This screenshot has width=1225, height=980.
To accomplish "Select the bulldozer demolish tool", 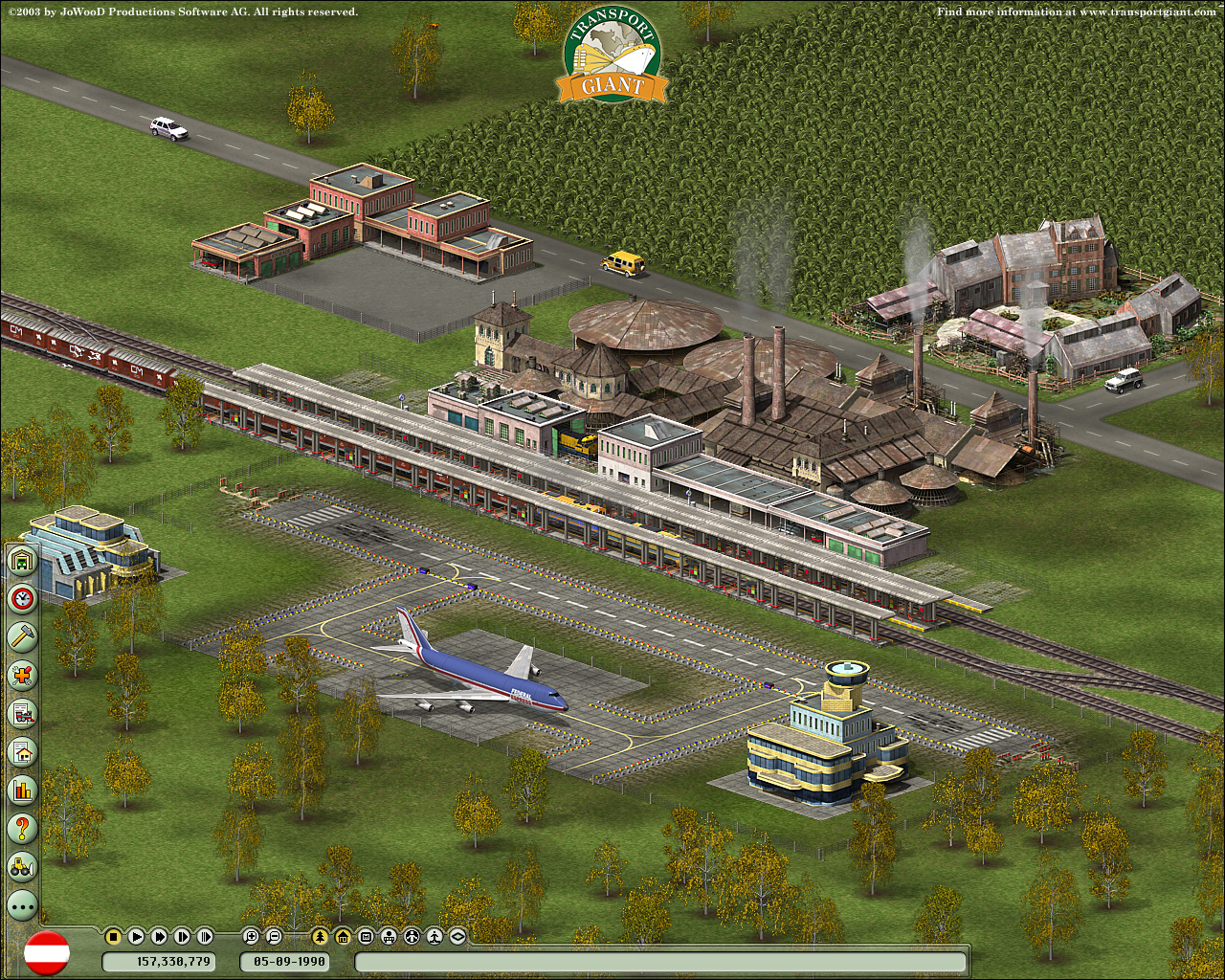I will tap(20, 862).
